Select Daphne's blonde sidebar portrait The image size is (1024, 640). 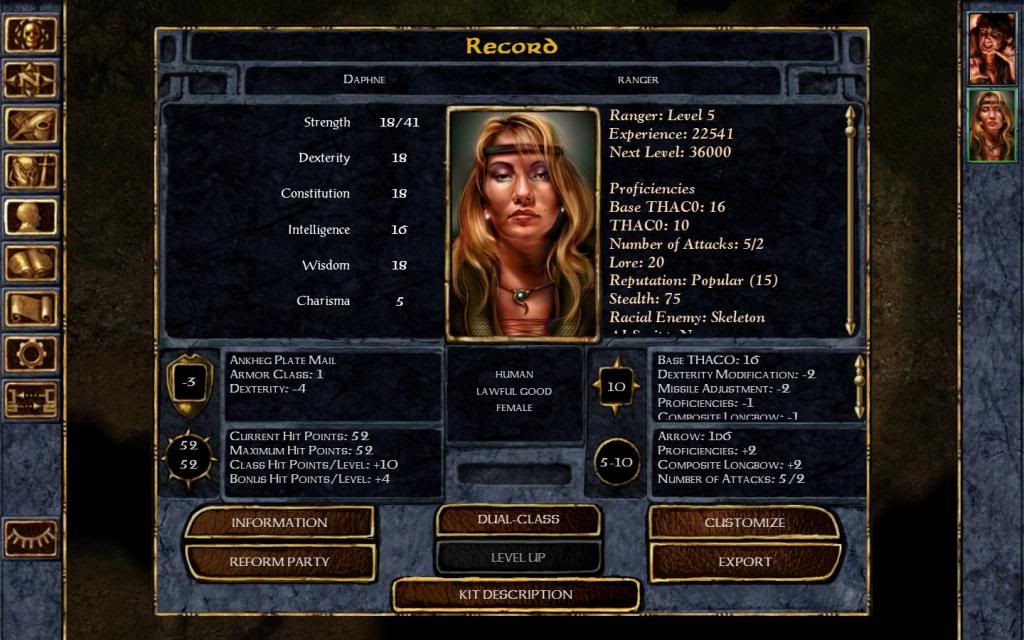click(x=991, y=125)
